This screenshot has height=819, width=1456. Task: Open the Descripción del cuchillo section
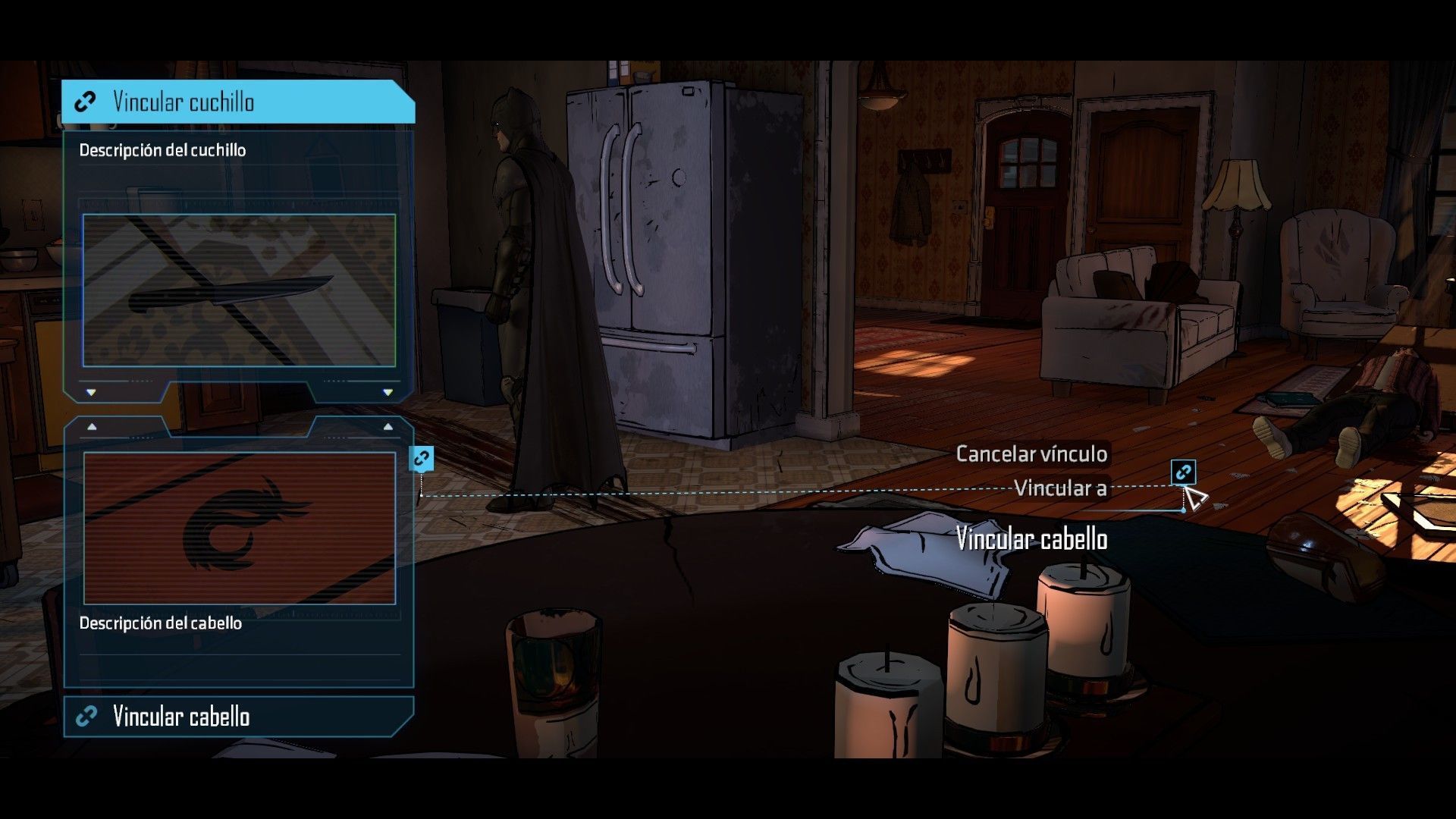pyautogui.click(x=162, y=149)
